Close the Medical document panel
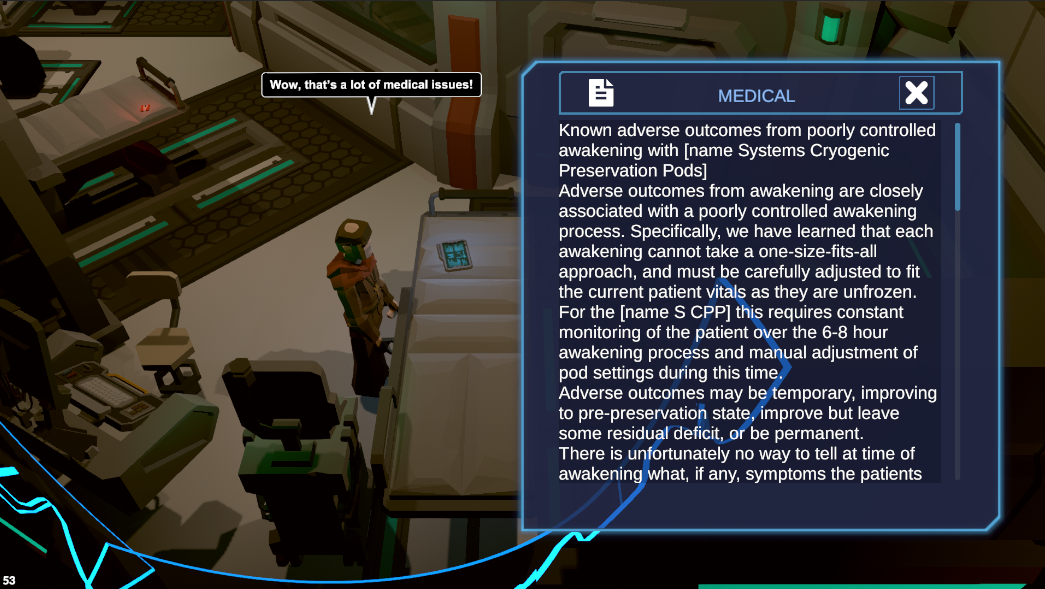Image resolution: width=1045 pixels, height=589 pixels. 916,93
